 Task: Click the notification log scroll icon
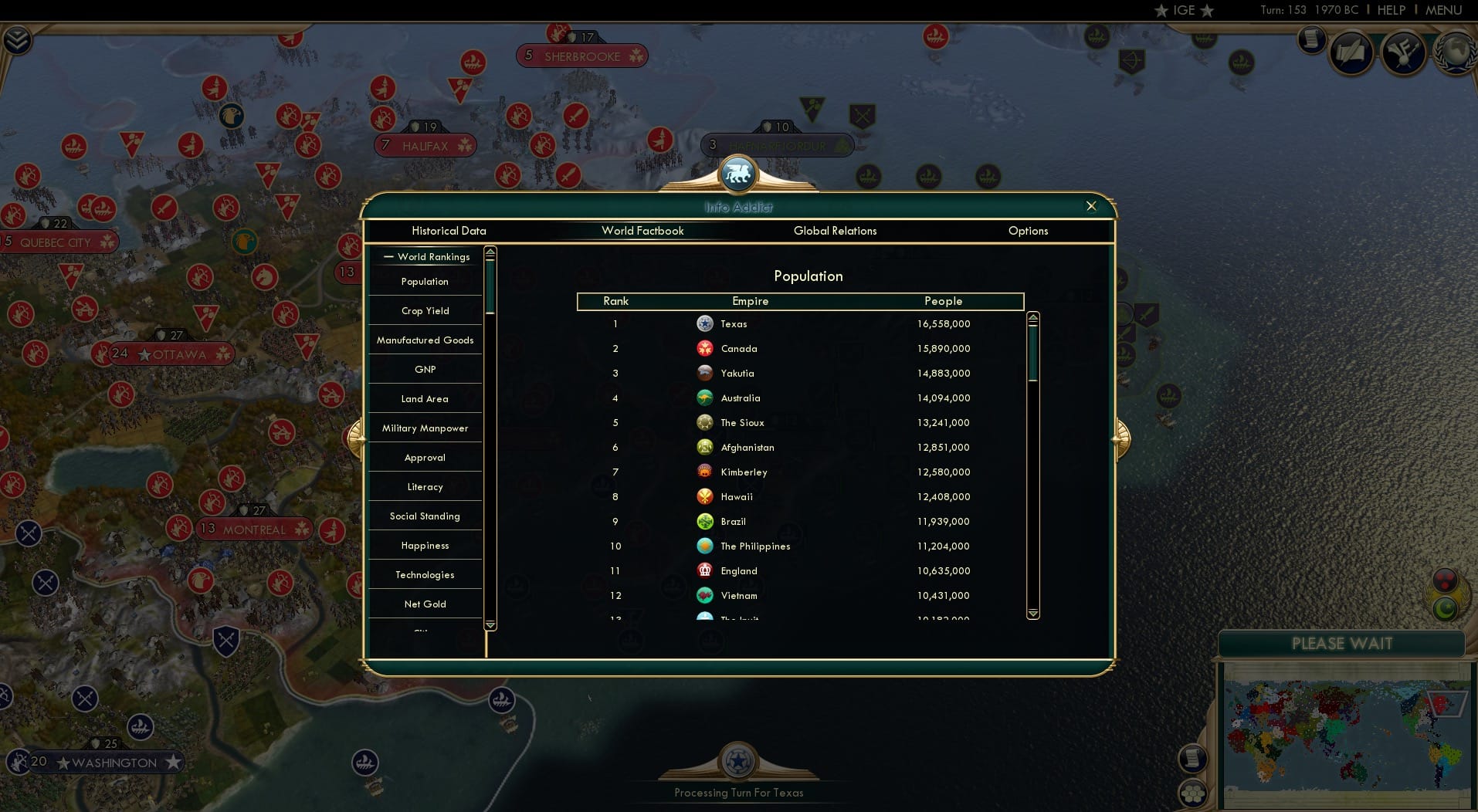pyautogui.click(x=1312, y=39)
